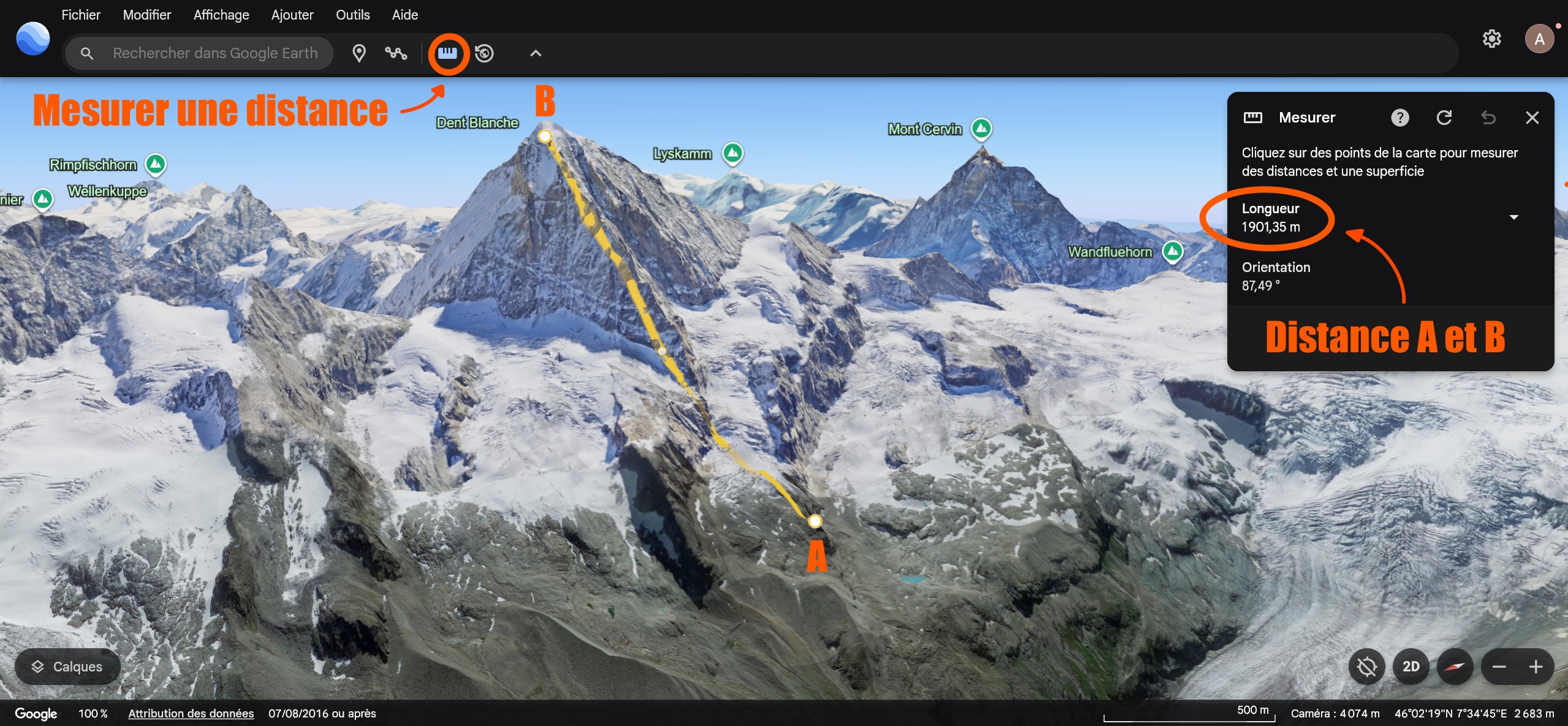Click the Google Earth search field
Image resolution: width=1568 pixels, height=726 pixels.
(214, 53)
